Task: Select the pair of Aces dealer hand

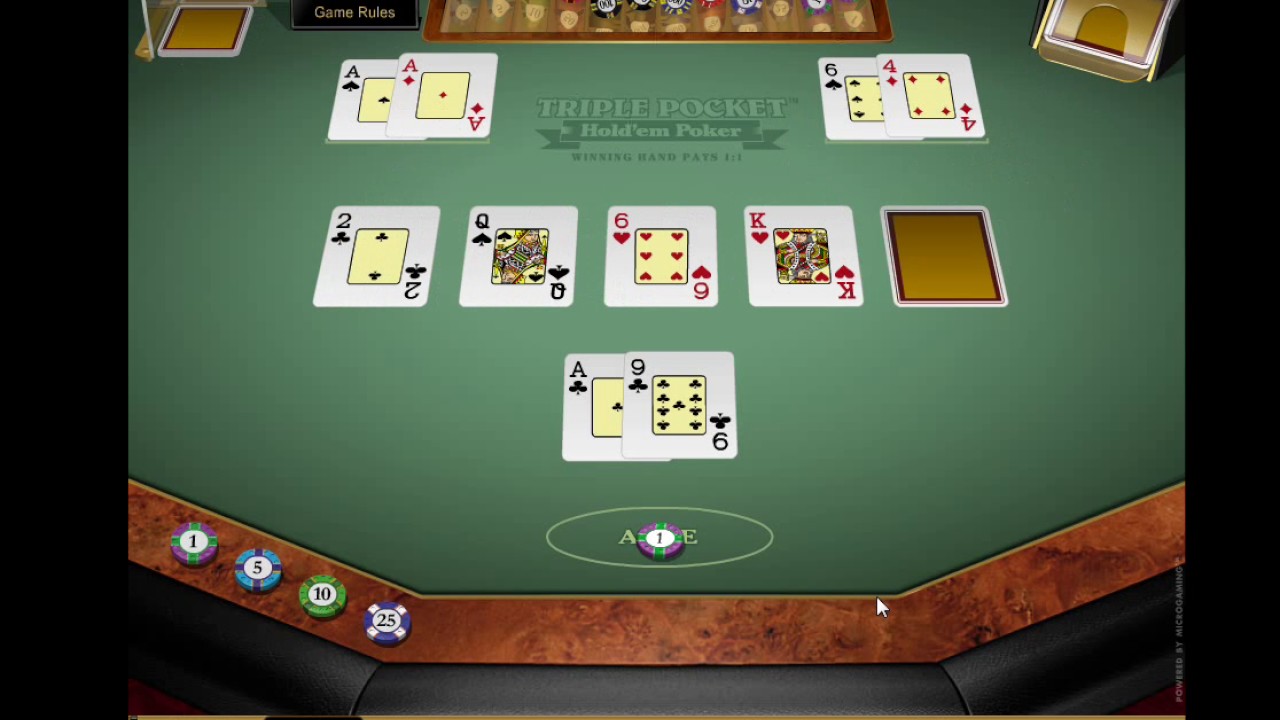Action: pos(410,95)
